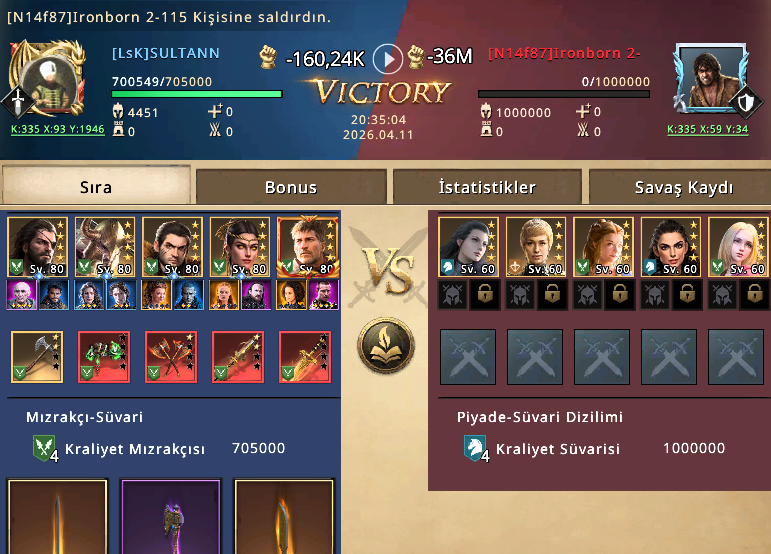Open the Bonus tab
This screenshot has height=554, width=771.
click(x=291, y=187)
